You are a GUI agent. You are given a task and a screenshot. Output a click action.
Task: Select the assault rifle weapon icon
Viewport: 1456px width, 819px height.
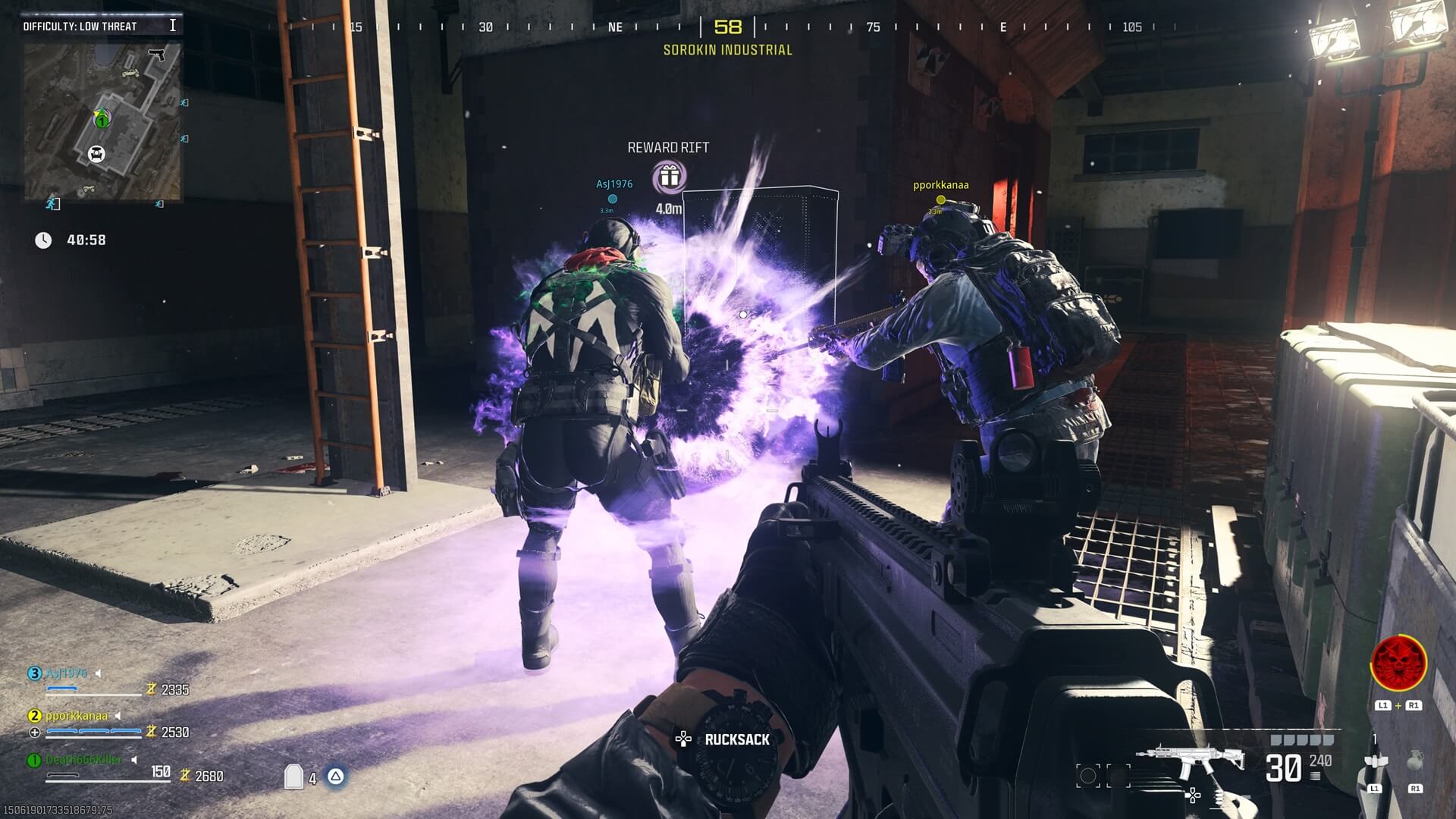pyautogui.click(x=1190, y=762)
